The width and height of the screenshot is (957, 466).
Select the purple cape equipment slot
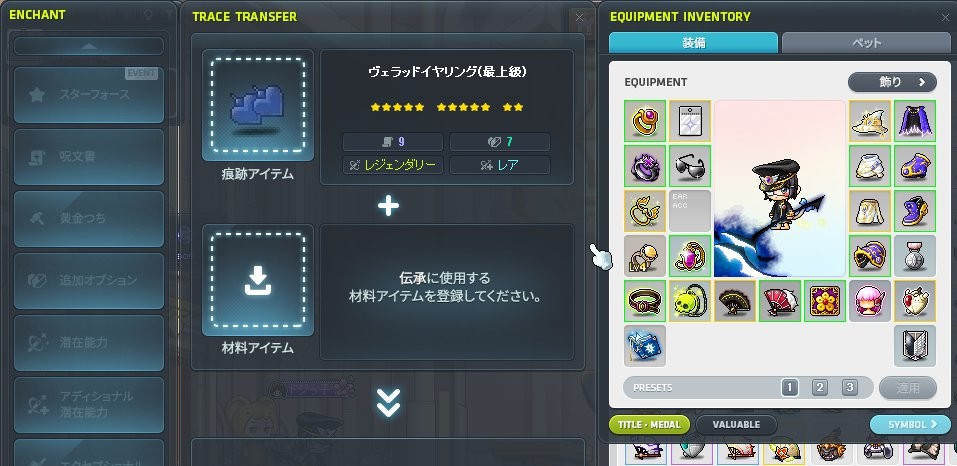[x=915, y=120]
